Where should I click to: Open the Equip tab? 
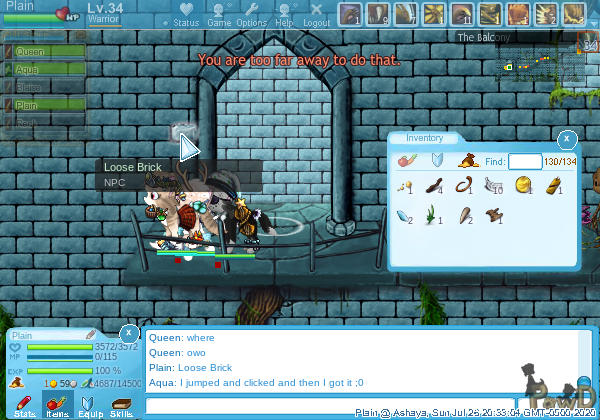click(x=89, y=406)
